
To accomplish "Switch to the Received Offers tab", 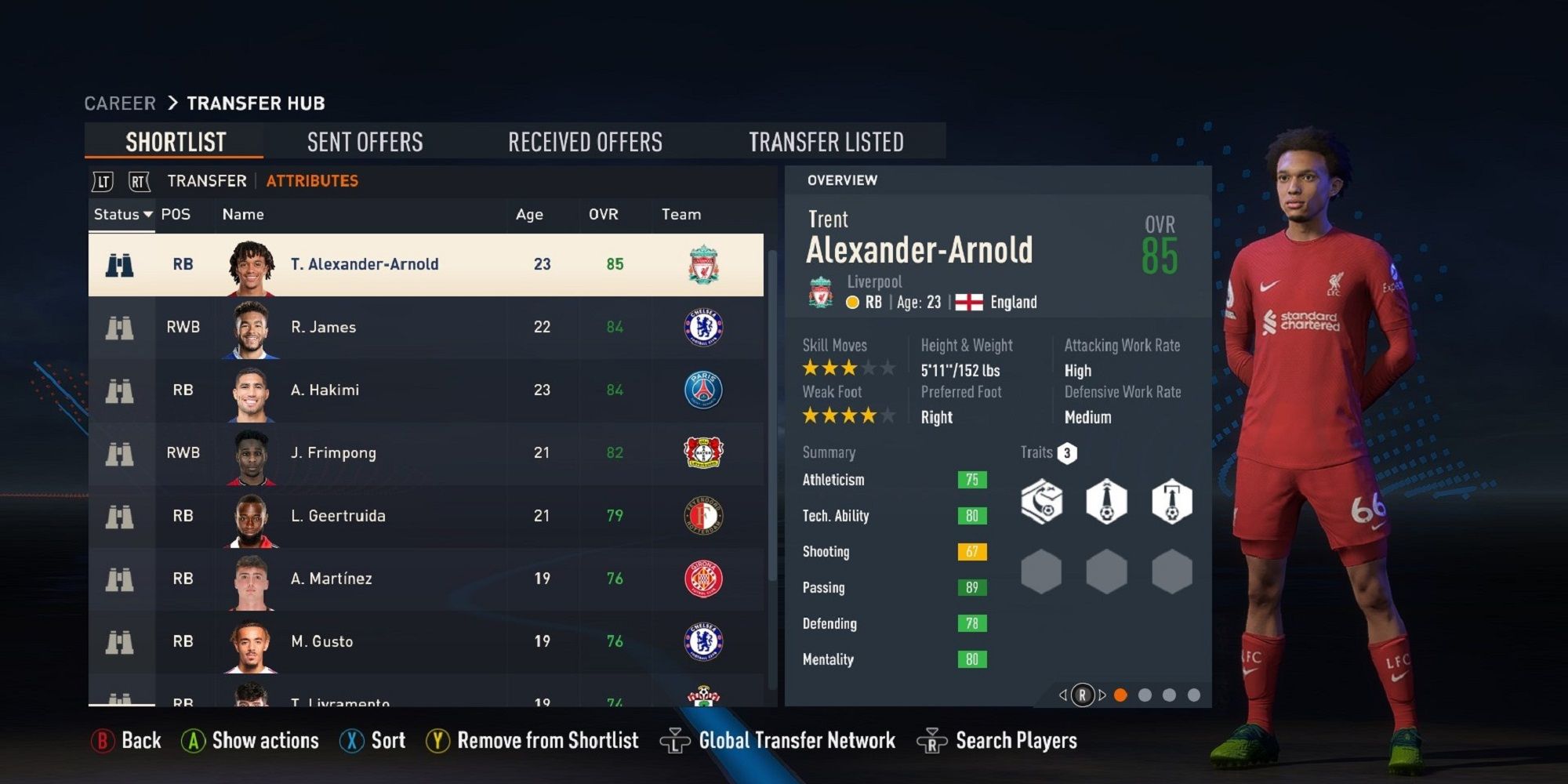I will pos(585,141).
